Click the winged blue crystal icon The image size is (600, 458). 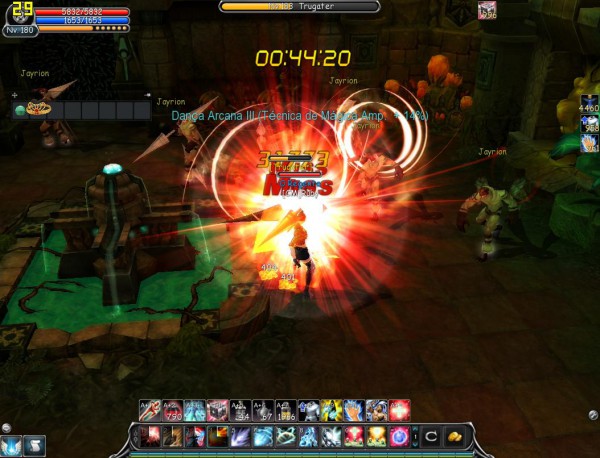12,444
